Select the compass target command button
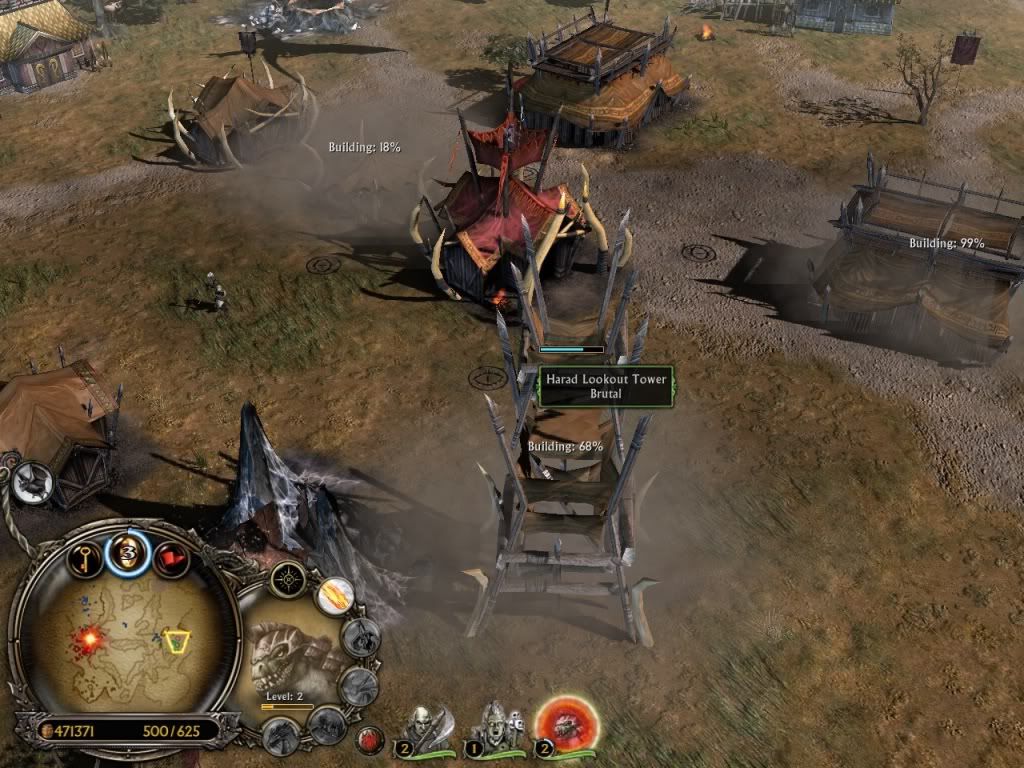1024x768 pixels. coord(290,578)
